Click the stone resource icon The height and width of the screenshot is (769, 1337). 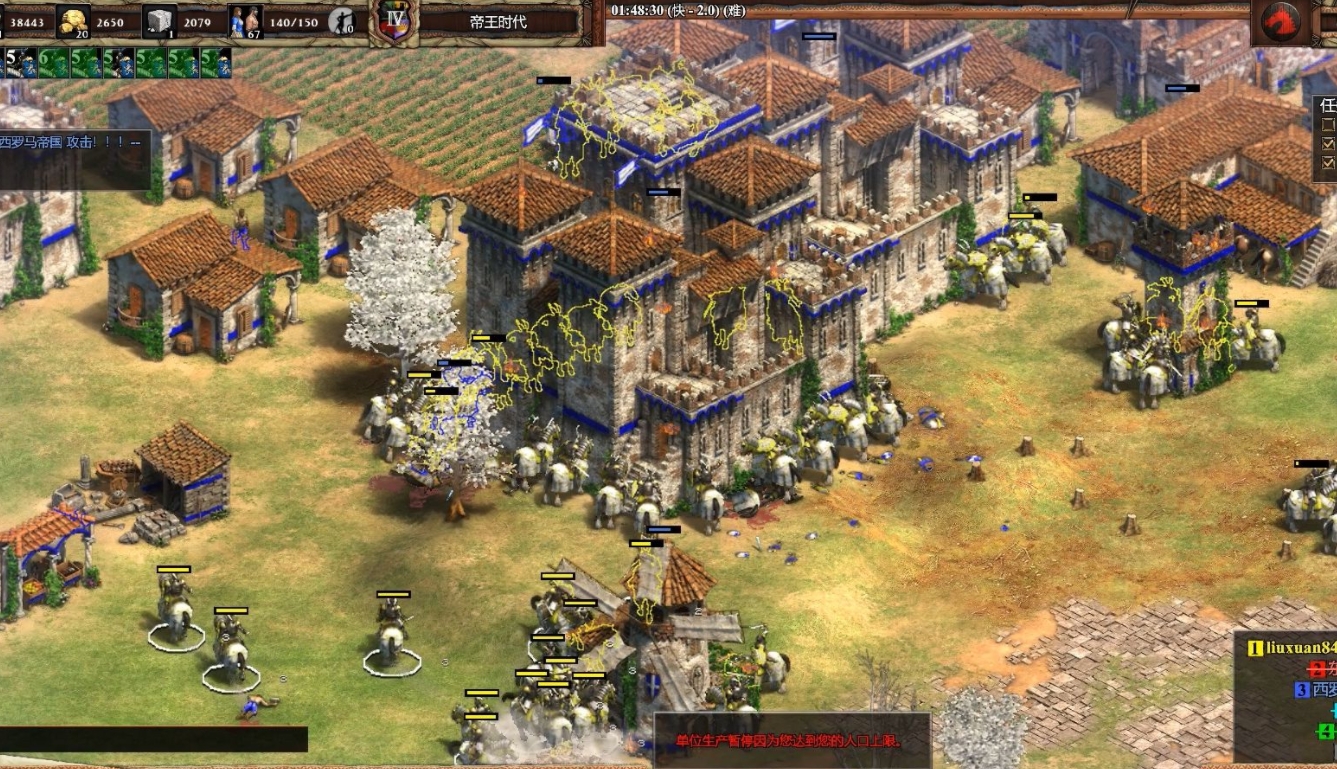tap(159, 21)
